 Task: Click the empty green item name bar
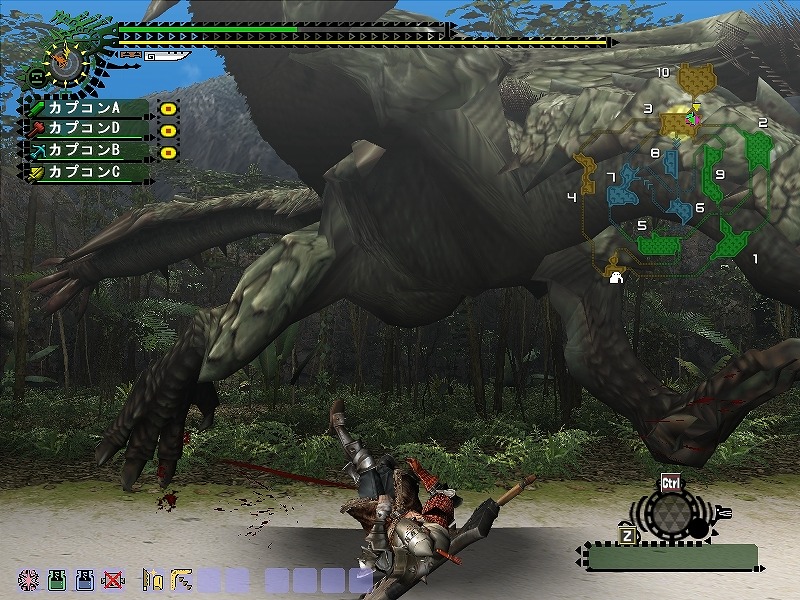click(x=672, y=557)
